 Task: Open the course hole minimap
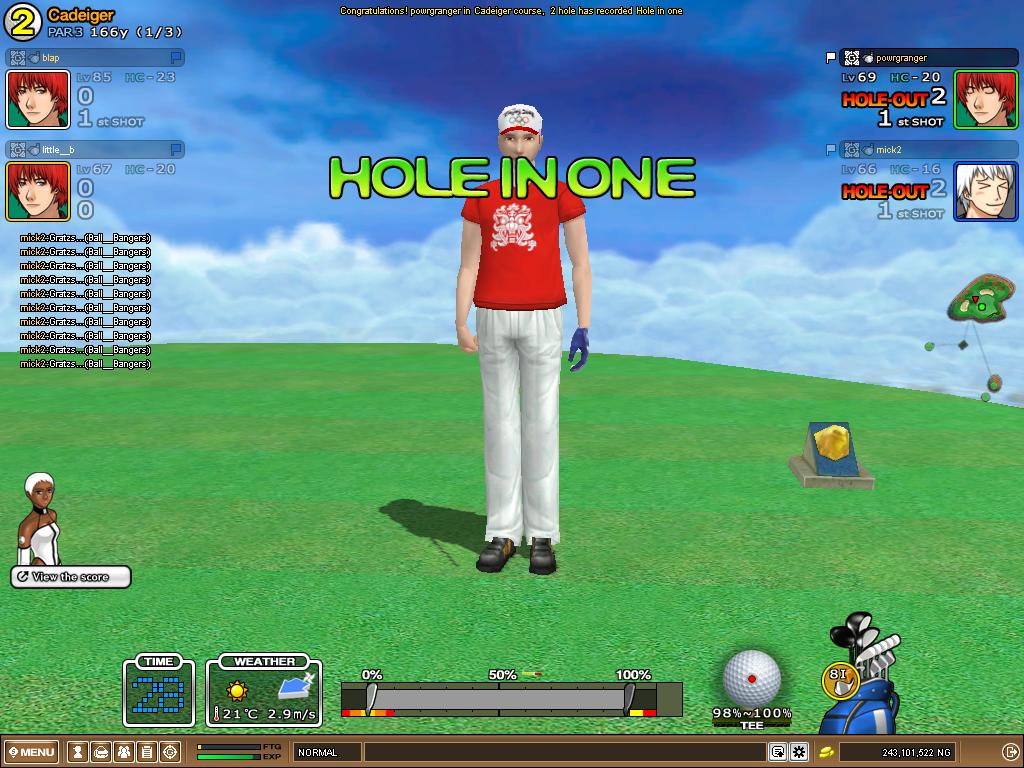[980, 302]
